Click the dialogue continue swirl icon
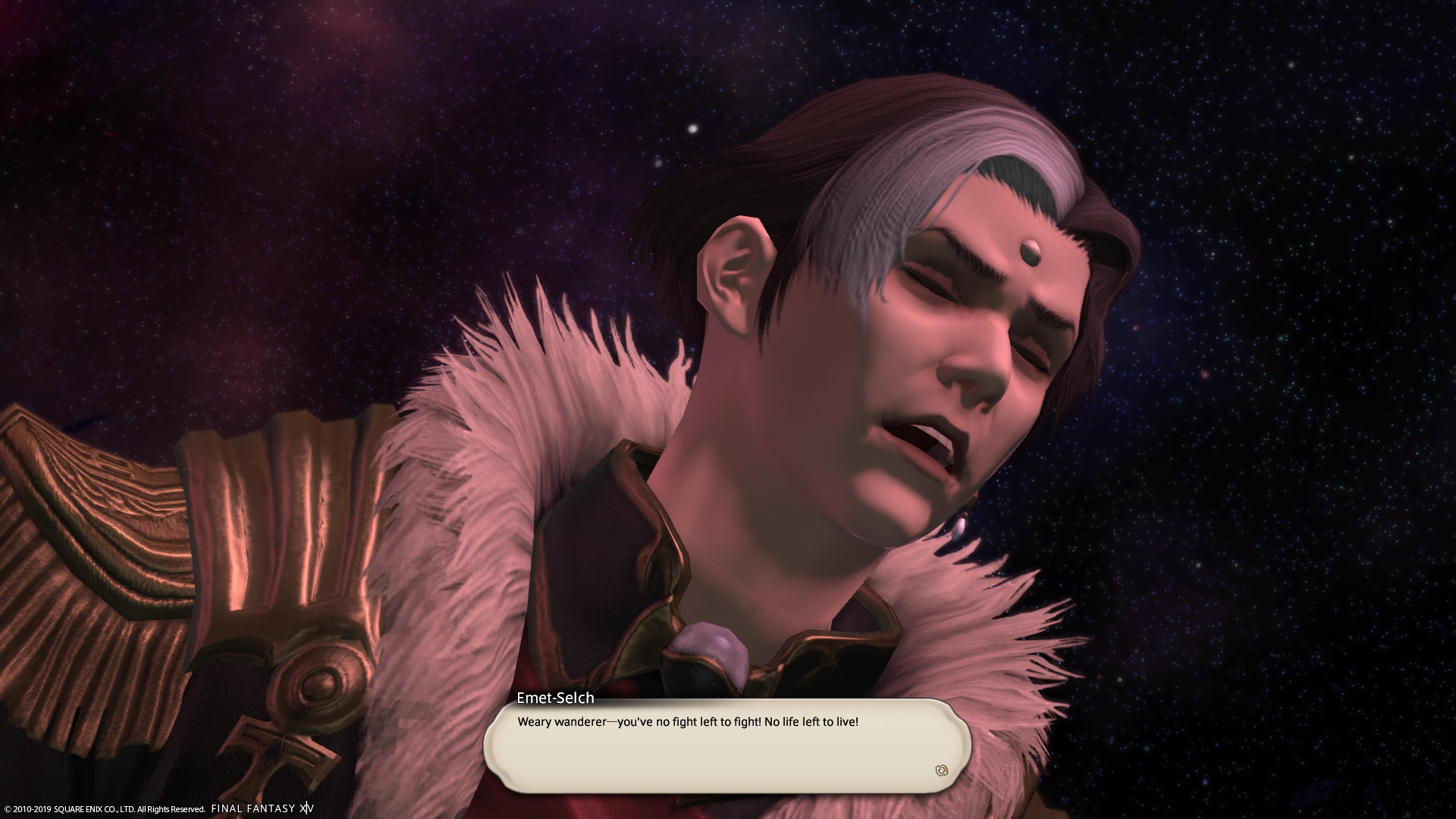The width and height of the screenshot is (1456, 819). coord(942,770)
